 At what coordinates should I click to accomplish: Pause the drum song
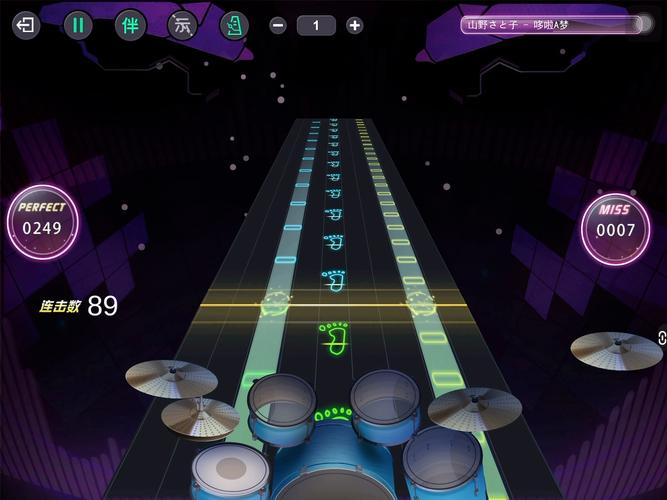pyautogui.click(x=78, y=25)
